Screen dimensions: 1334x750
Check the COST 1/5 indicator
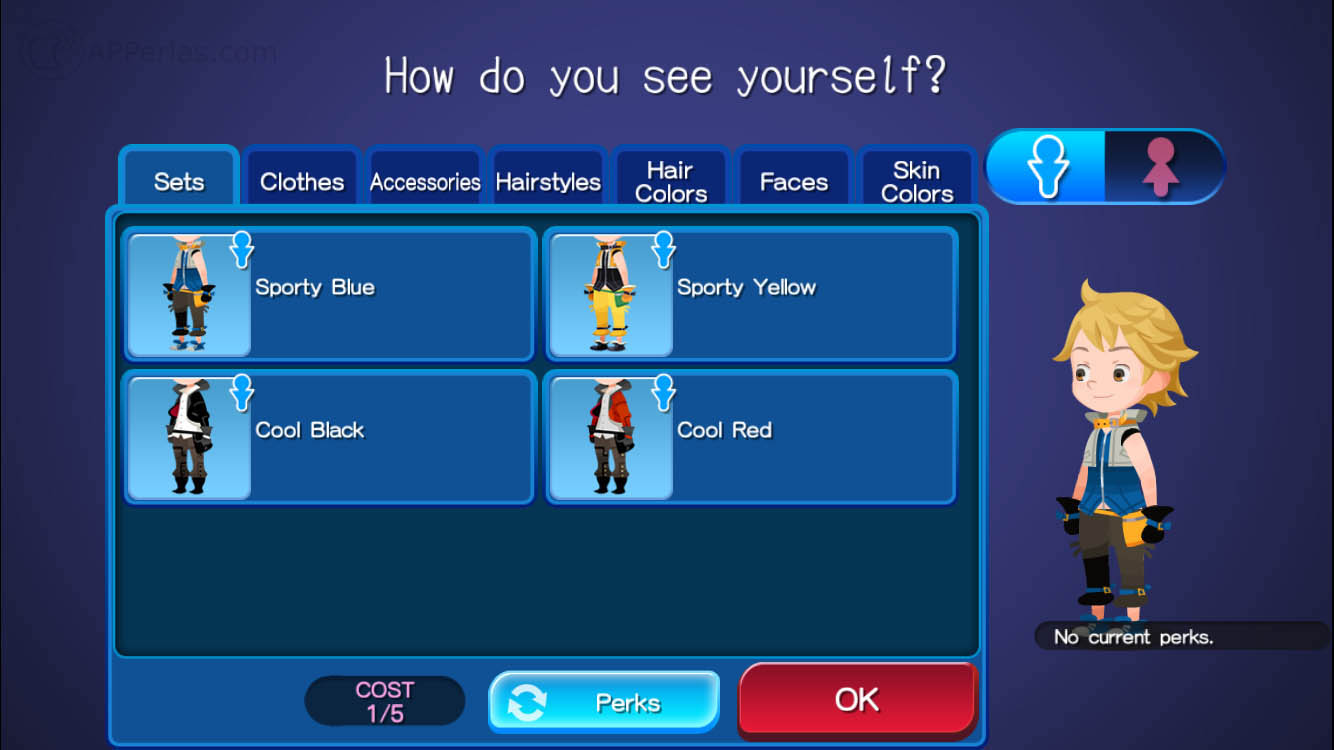click(x=384, y=700)
